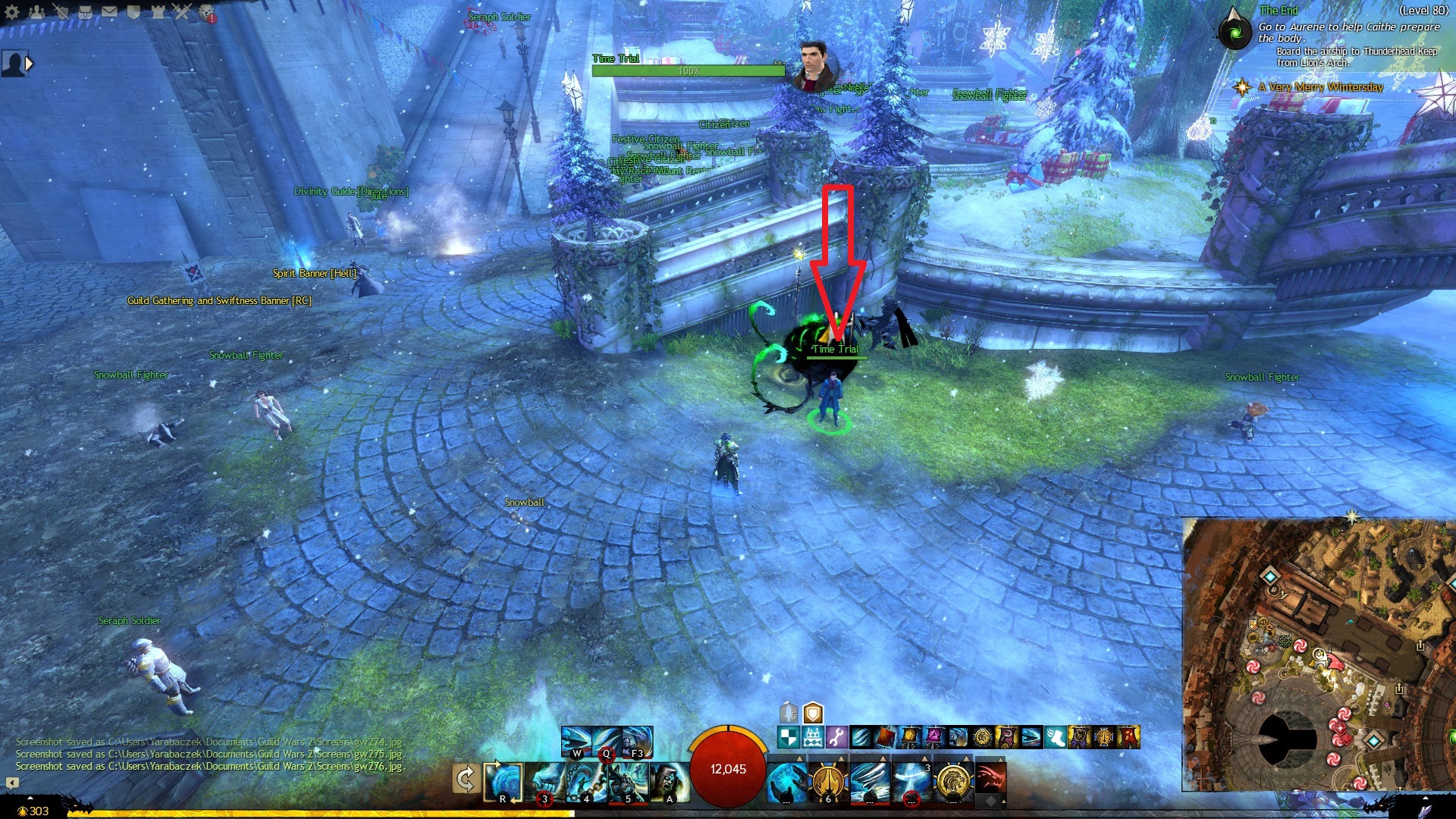Open the World vs World castle icon
The width and height of the screenshot is (1456, 819).
tap(158, 11)
